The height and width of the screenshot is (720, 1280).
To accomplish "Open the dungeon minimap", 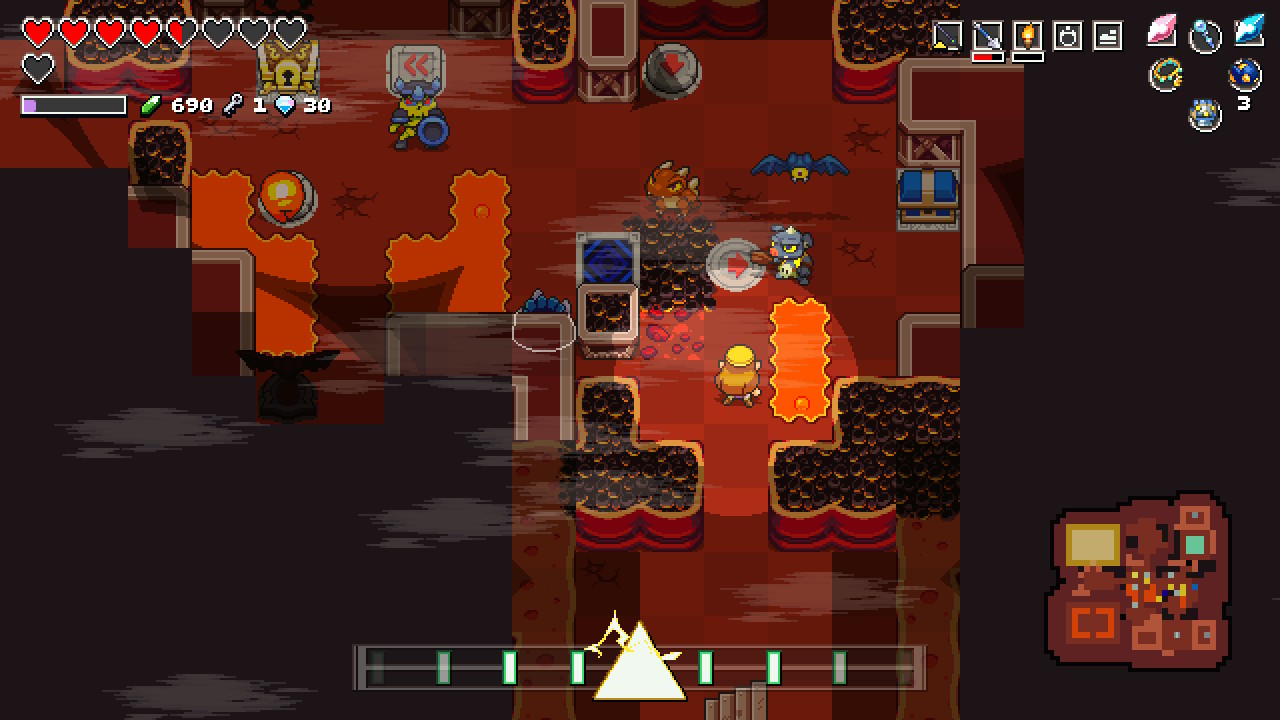I will pyautogui.click(x=1140, y=580).
